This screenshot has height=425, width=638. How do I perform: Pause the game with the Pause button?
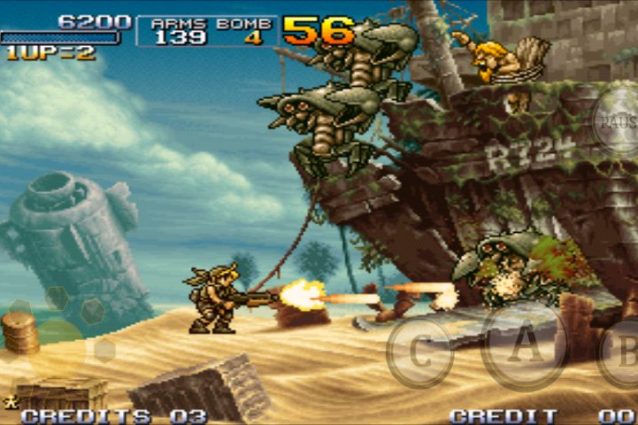click(x=616, y=120)
